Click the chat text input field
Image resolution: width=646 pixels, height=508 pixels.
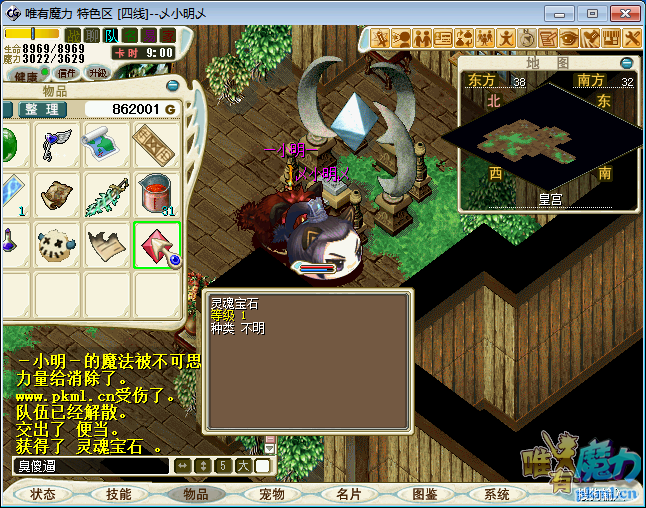pos(90,466)
